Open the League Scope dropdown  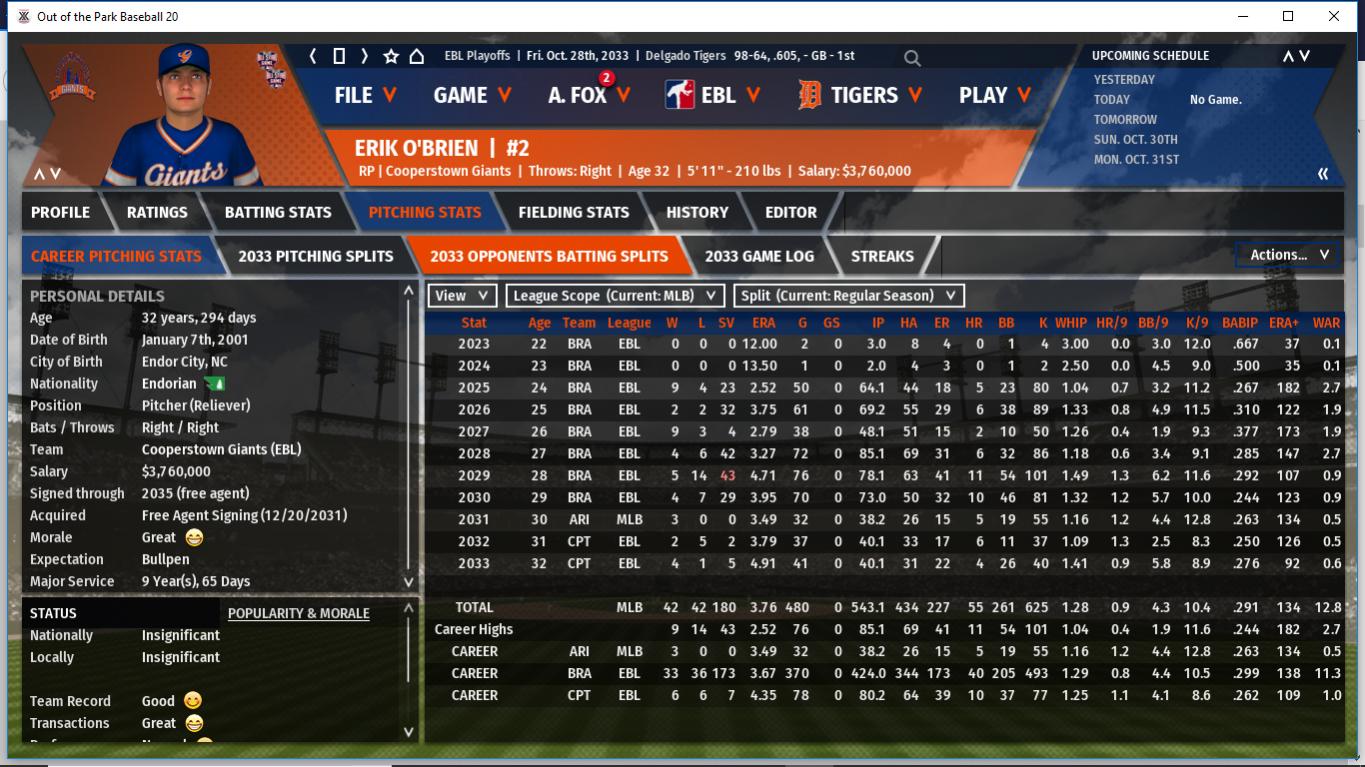point(615,296)
